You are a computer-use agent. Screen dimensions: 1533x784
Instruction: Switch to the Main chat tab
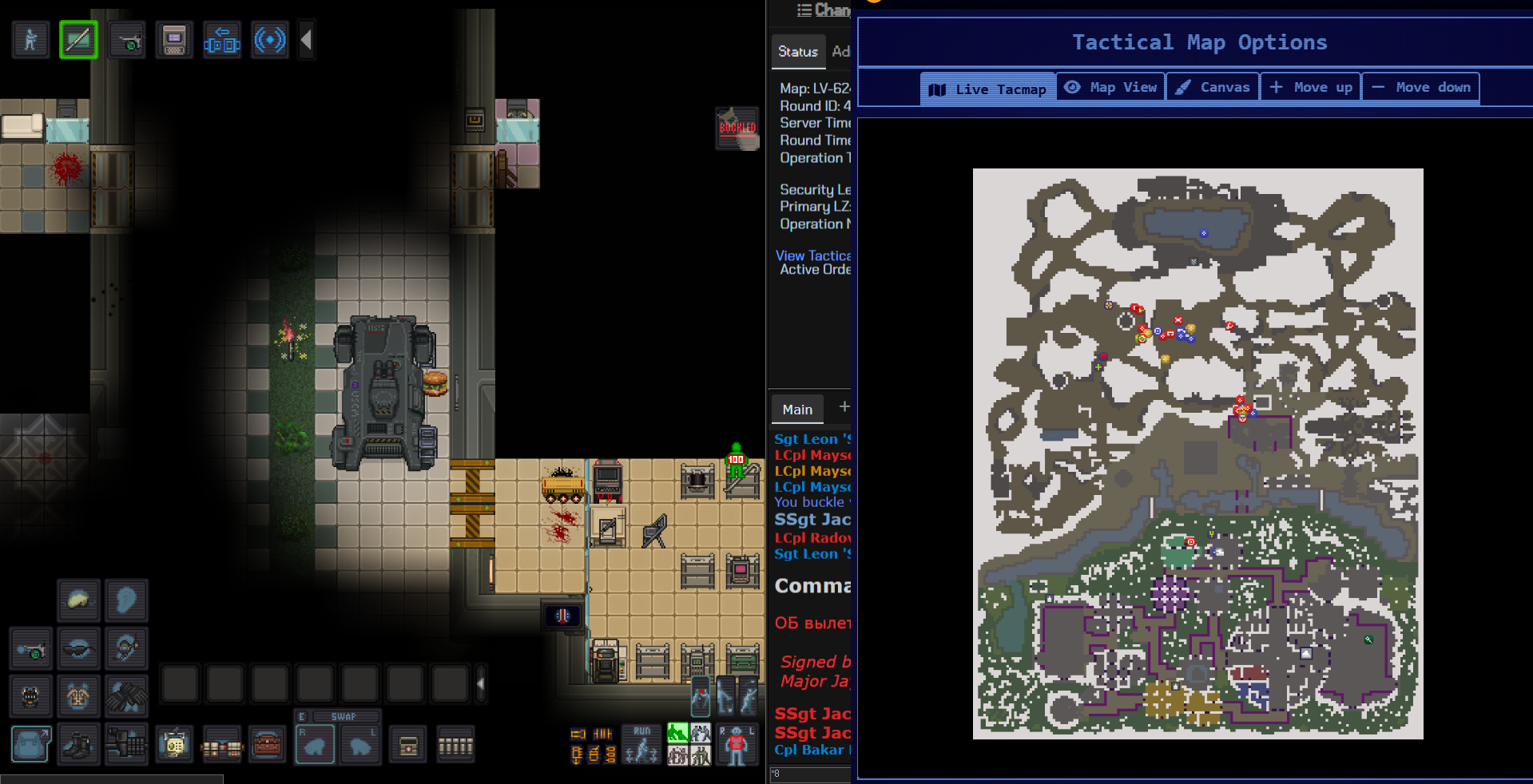click(x=797, y=409)
